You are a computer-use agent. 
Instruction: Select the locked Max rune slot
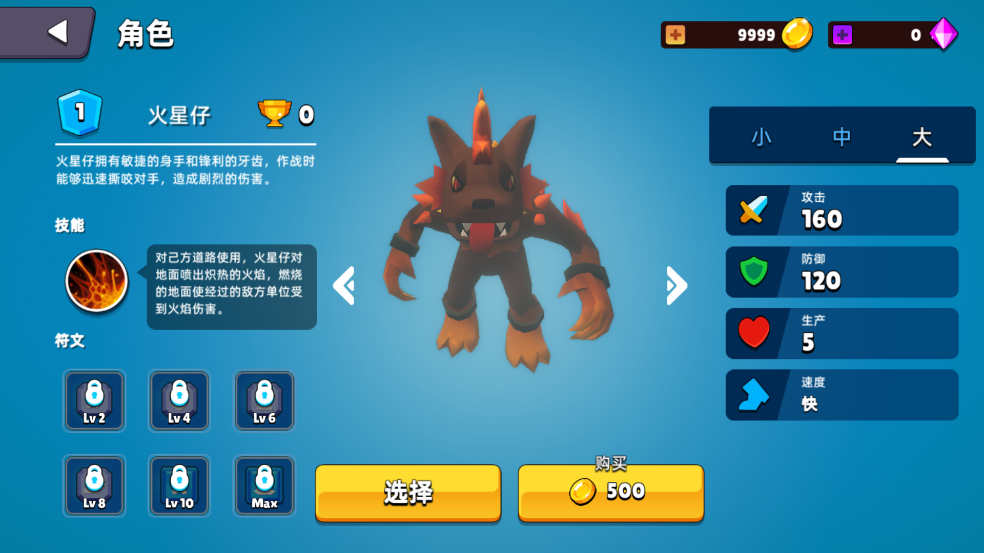[264, 486]
